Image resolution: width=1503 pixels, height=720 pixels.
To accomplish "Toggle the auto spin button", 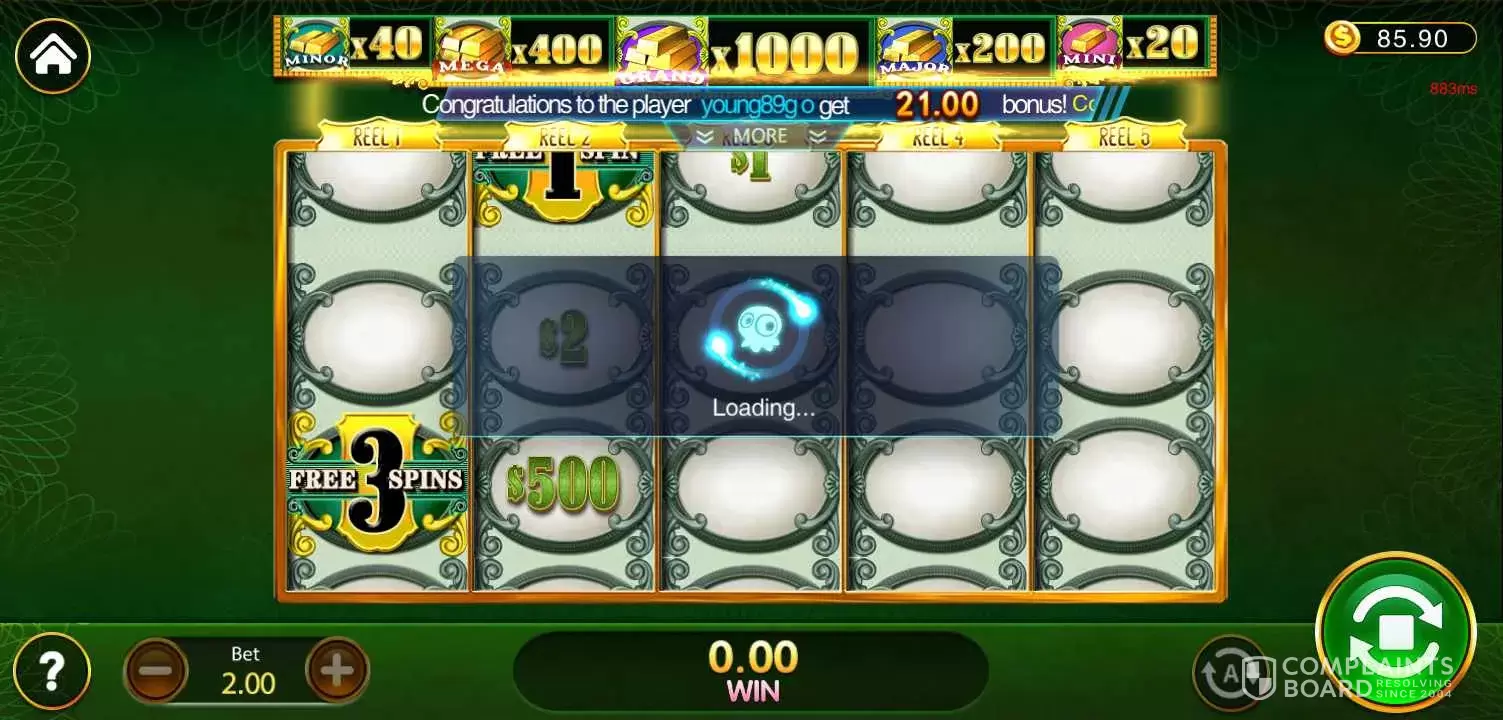I will pyautogui.click(x=1230, y=672).
